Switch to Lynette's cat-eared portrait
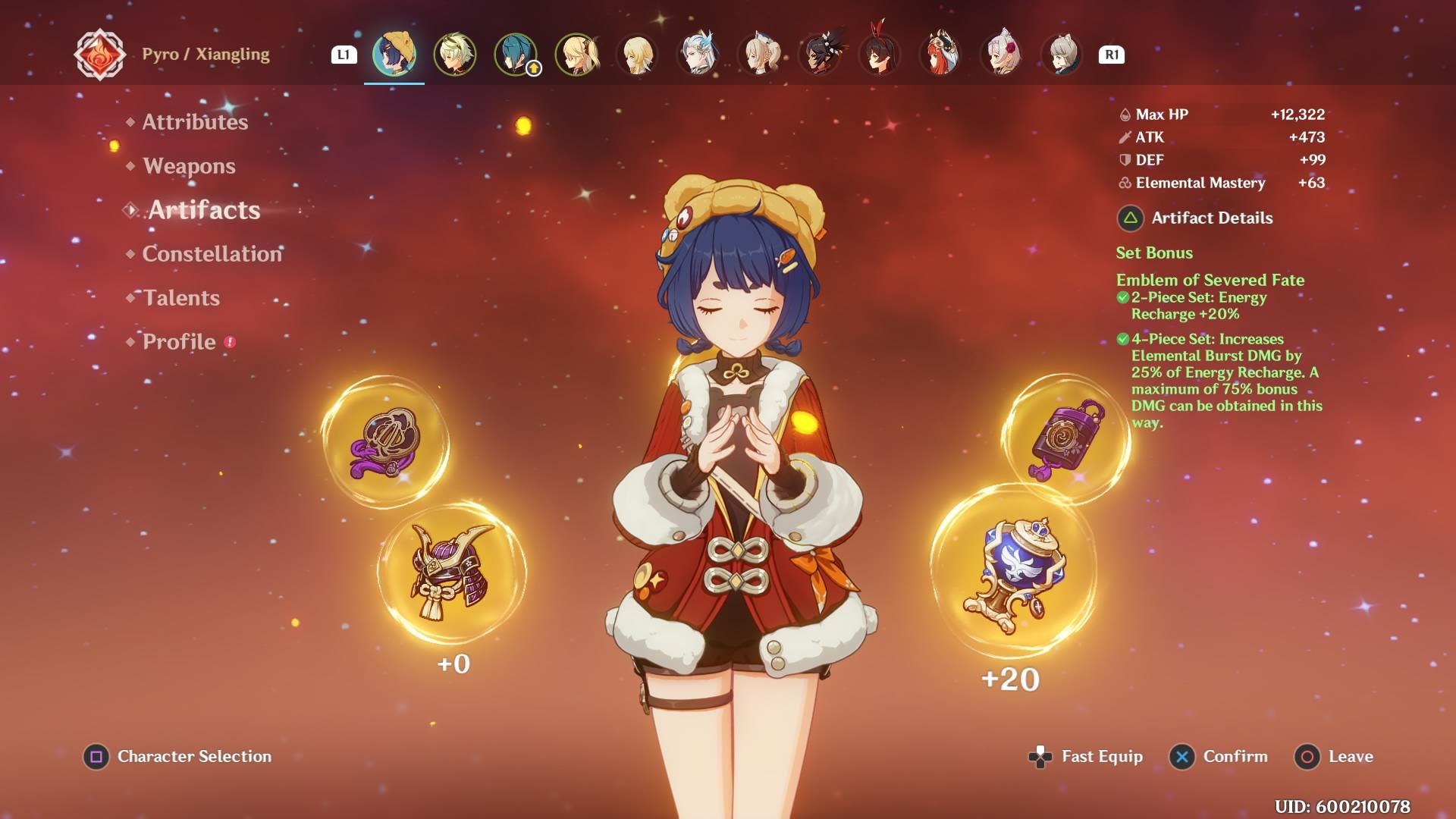The width and height of the screenshot is (1456, 819). (x=1062, y=54)
